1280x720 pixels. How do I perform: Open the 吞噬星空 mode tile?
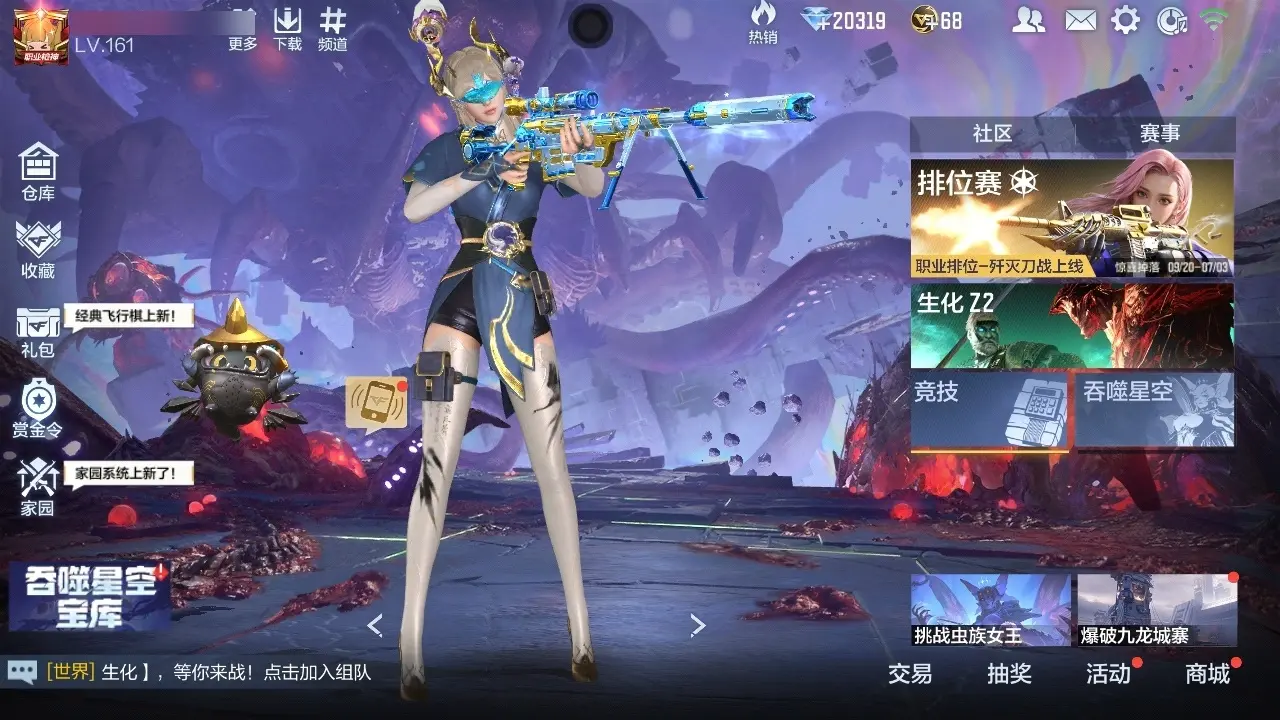pos(1155,410)
